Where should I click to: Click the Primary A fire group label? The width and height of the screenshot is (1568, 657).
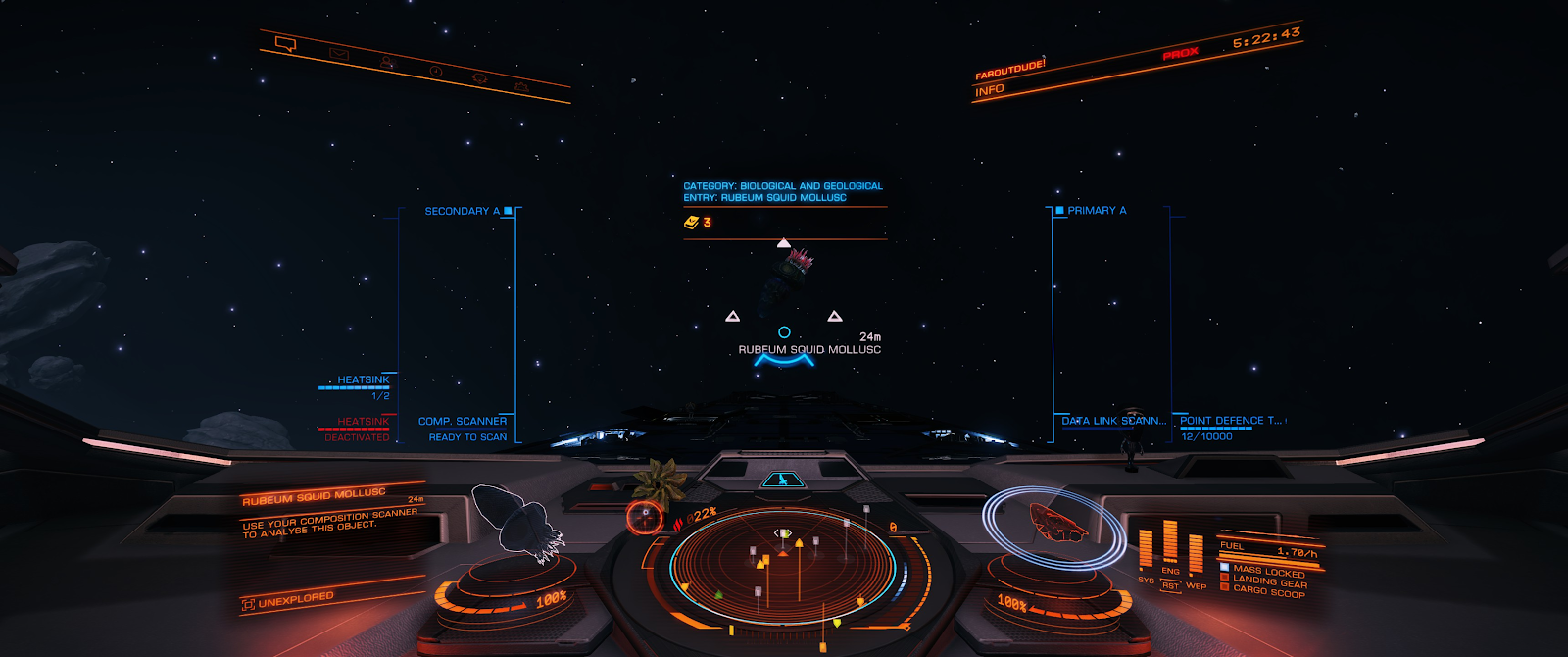coord(1097,211)
